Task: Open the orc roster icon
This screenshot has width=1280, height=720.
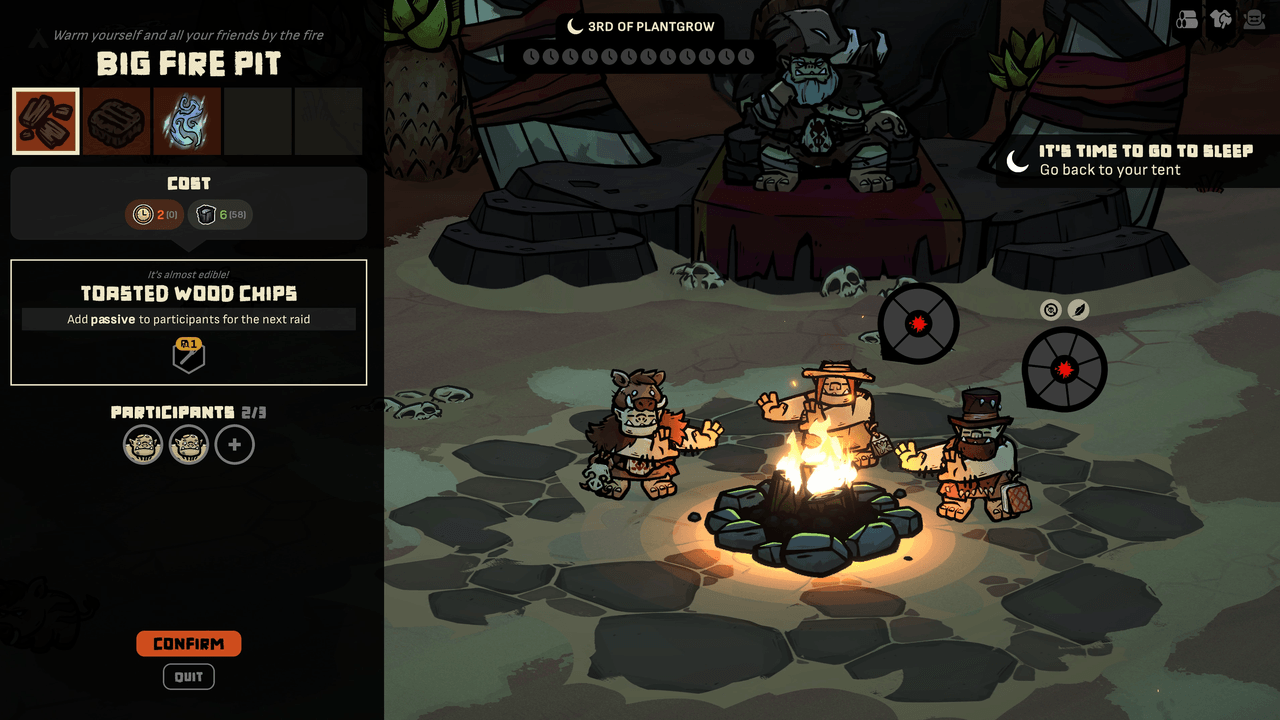Action: [1254, 19]
